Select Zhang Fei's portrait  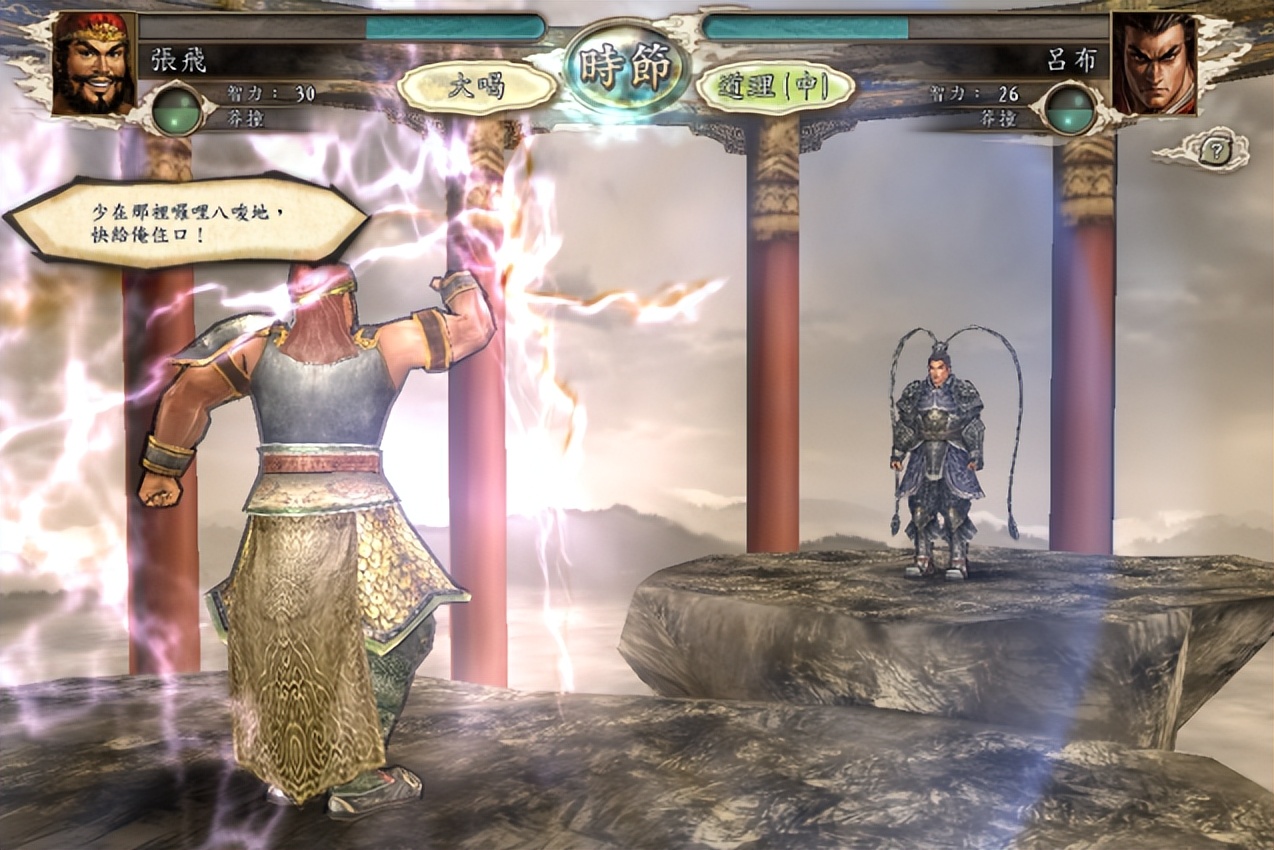tap(93, 63)
